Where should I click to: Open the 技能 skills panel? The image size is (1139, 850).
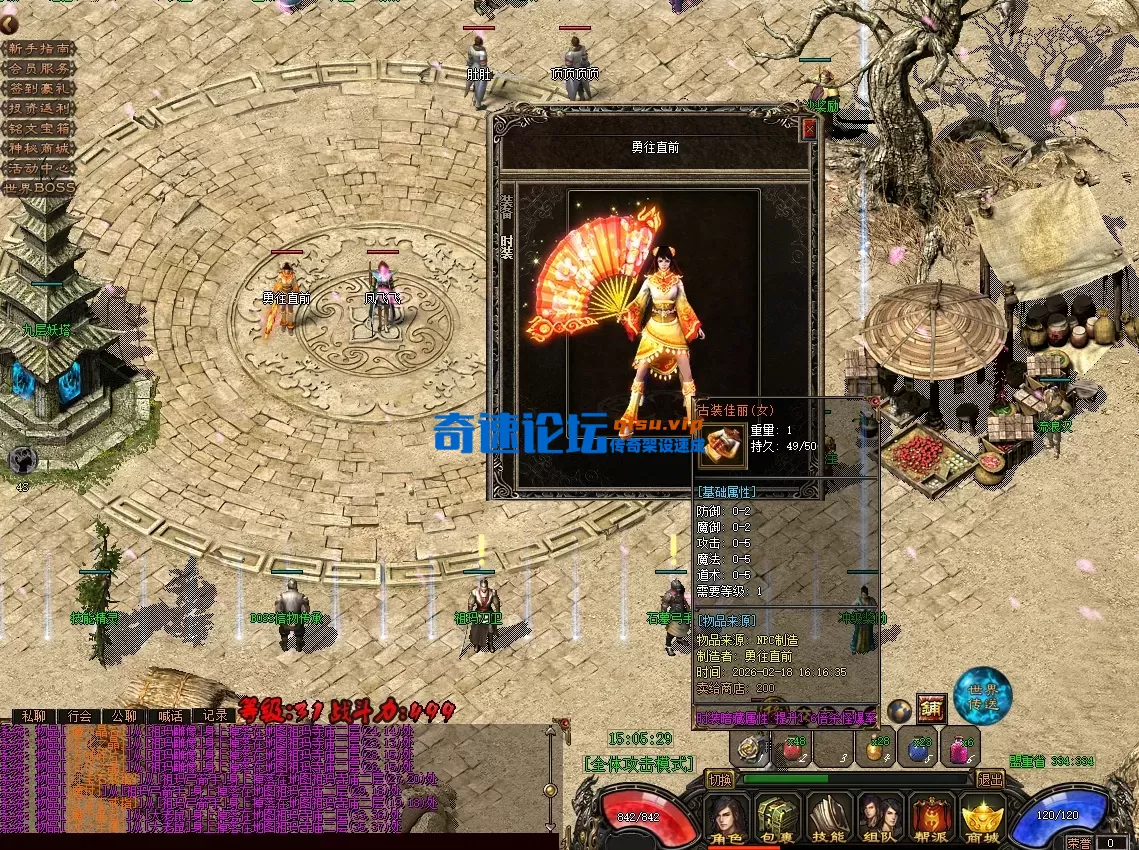[829, 817]
